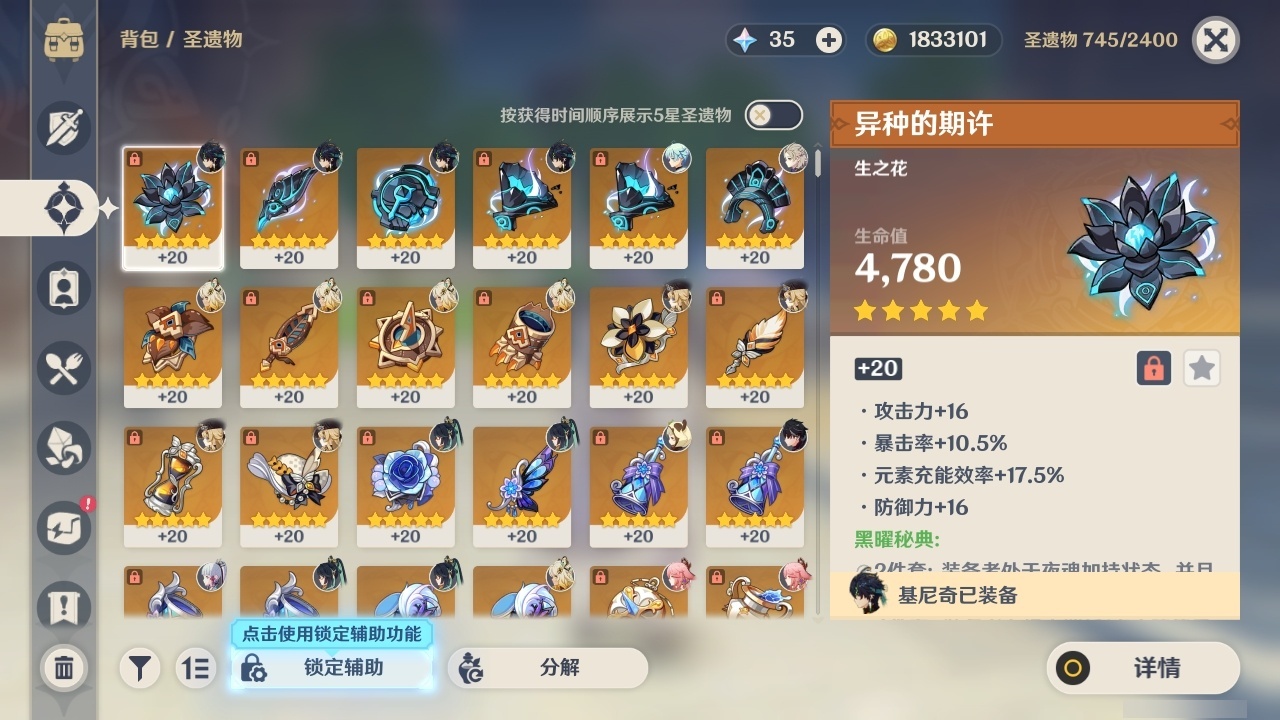The height and width of the screenshot is (720, 1280).
Task: Click the 分解 dismantle button
Action: coord(547,668)
